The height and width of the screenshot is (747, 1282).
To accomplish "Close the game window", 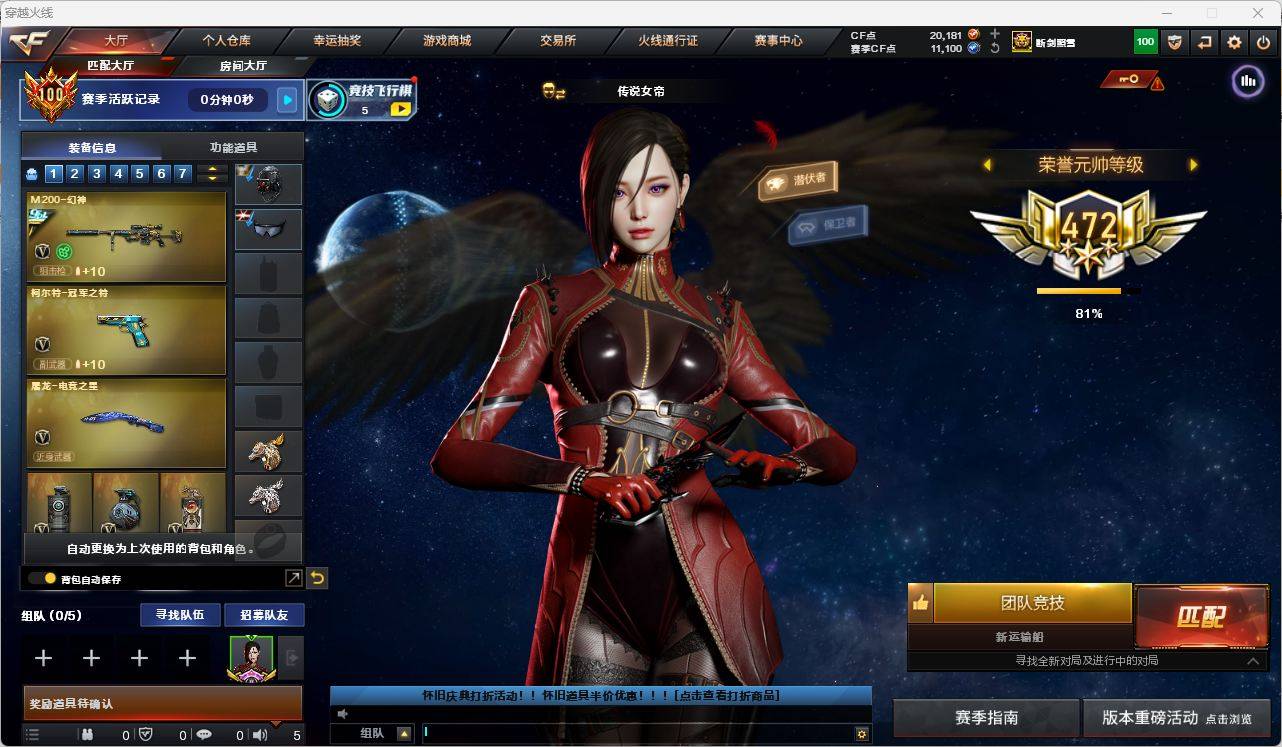I will click(x=1259, y=13).
